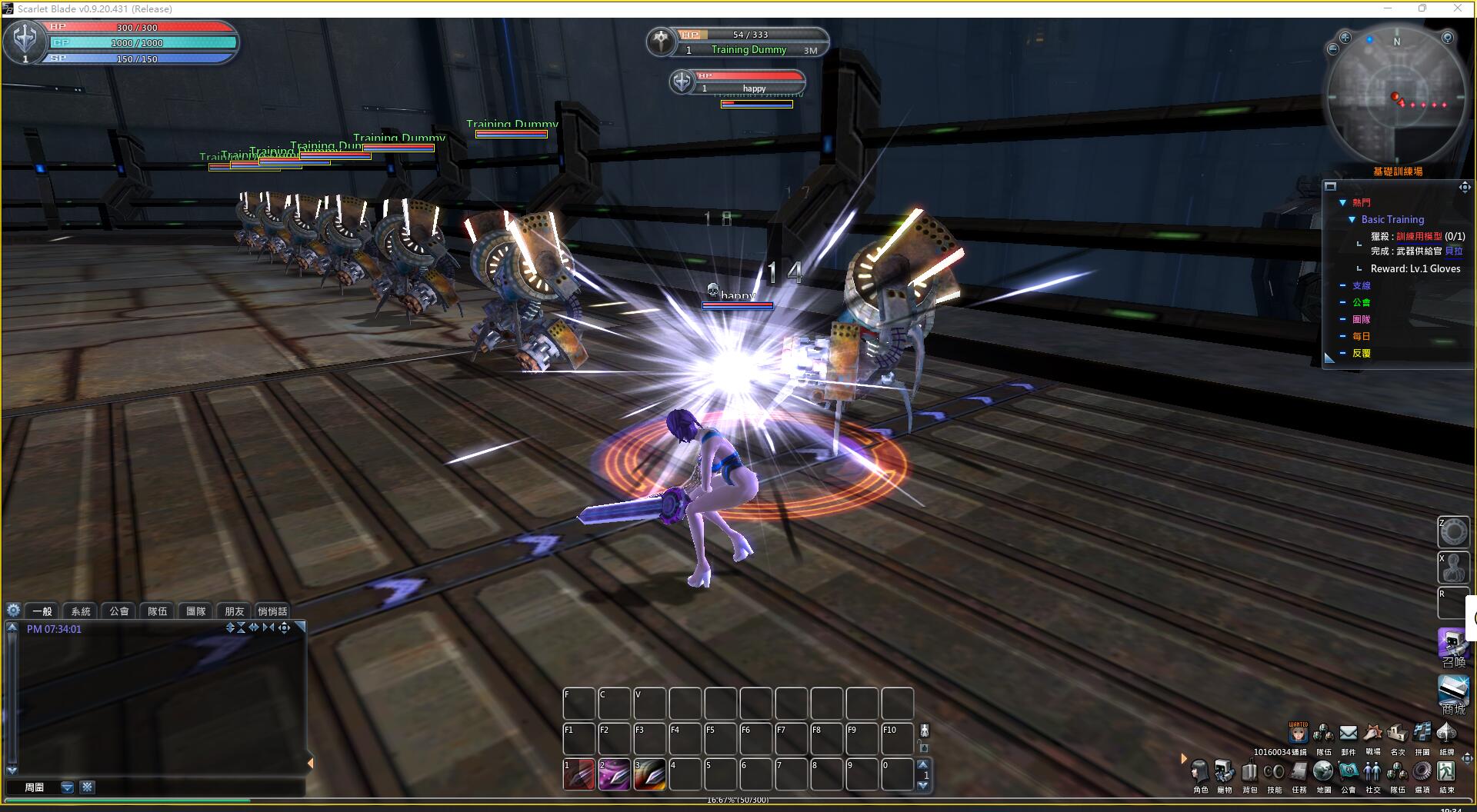Open the 商城 shop button
This screenshot has height=812, width=1477.
1453,693
